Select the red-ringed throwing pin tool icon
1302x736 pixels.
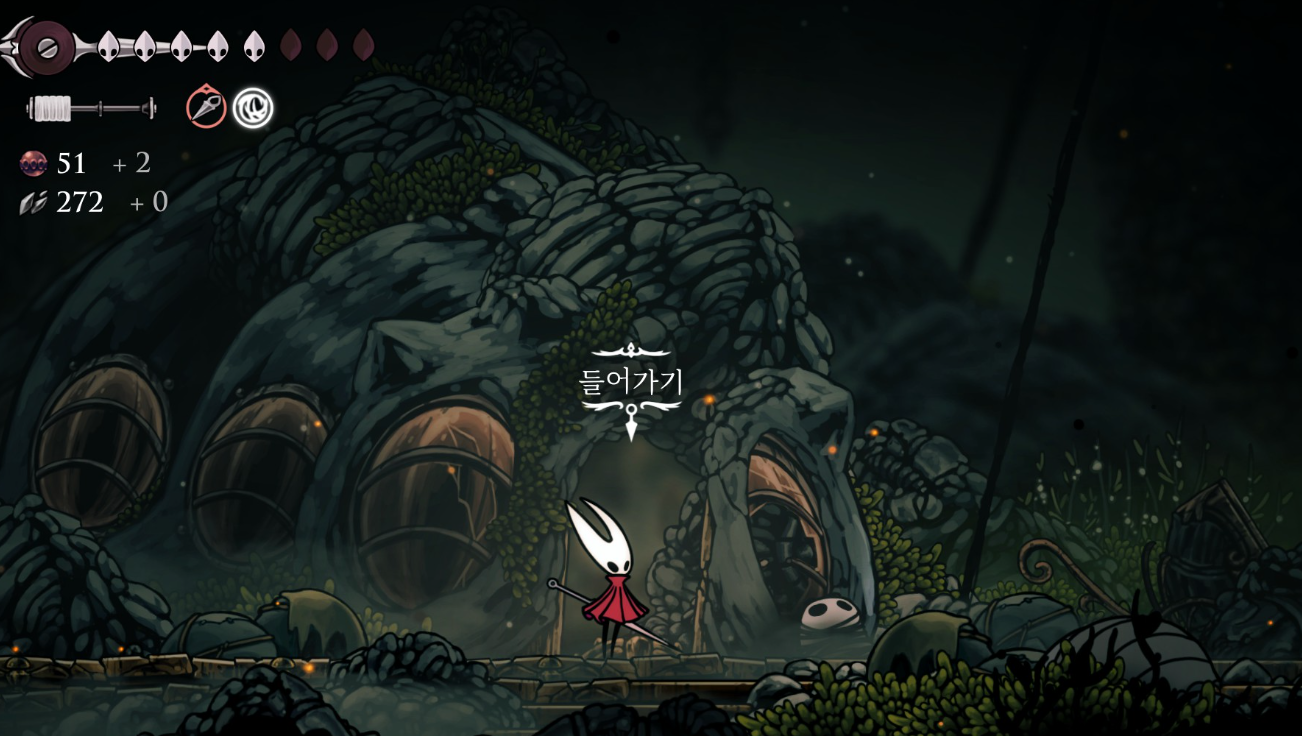pos(206,107)
